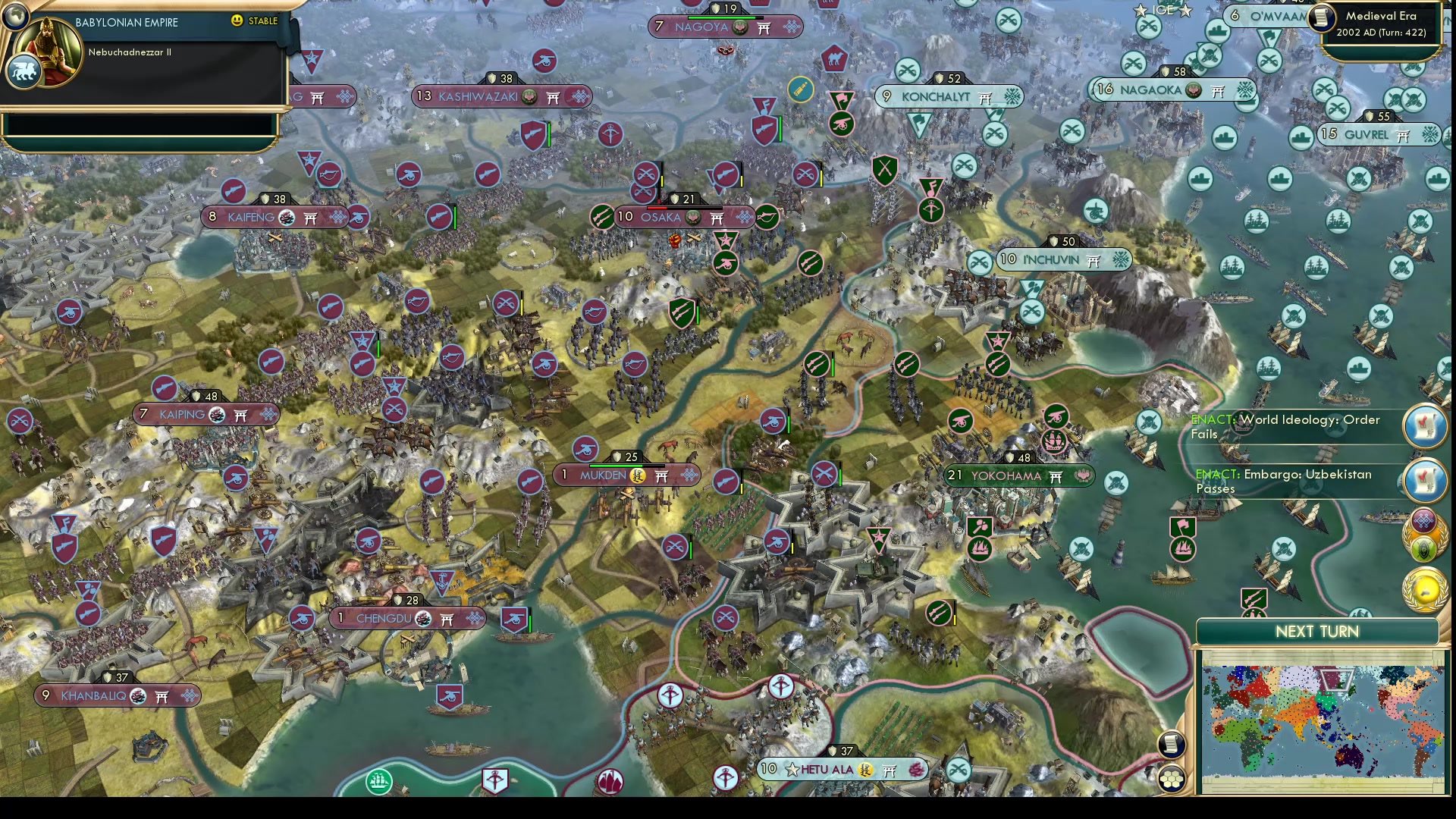
Task: Select the Yokohama city banner
Action: 1016,475
